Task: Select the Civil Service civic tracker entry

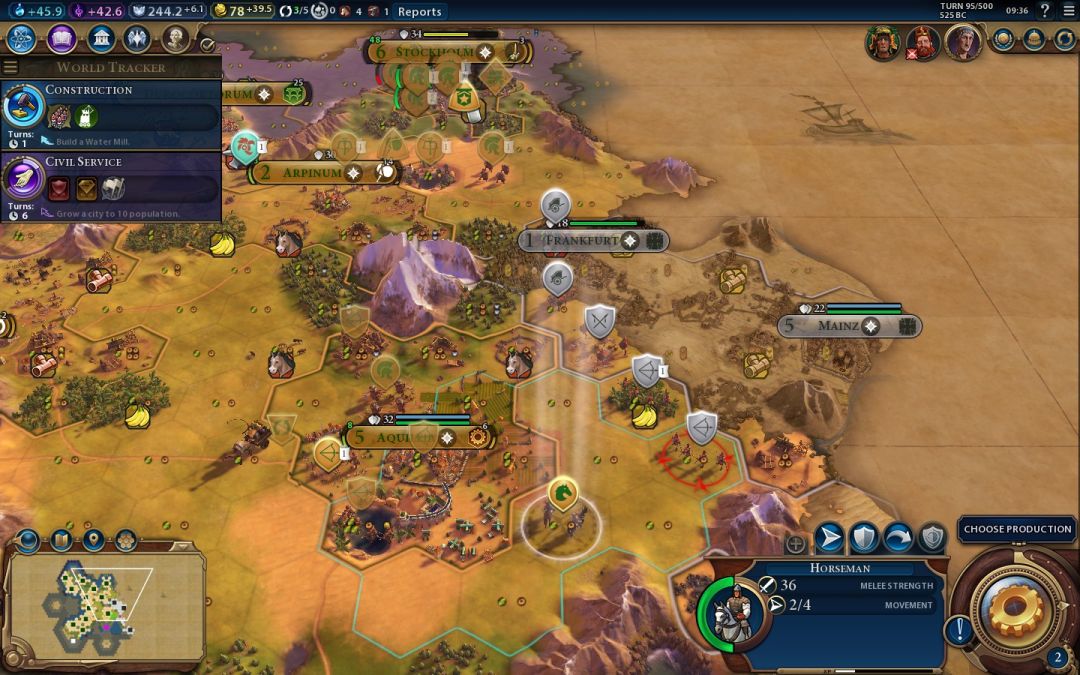Action: (110, 185)
